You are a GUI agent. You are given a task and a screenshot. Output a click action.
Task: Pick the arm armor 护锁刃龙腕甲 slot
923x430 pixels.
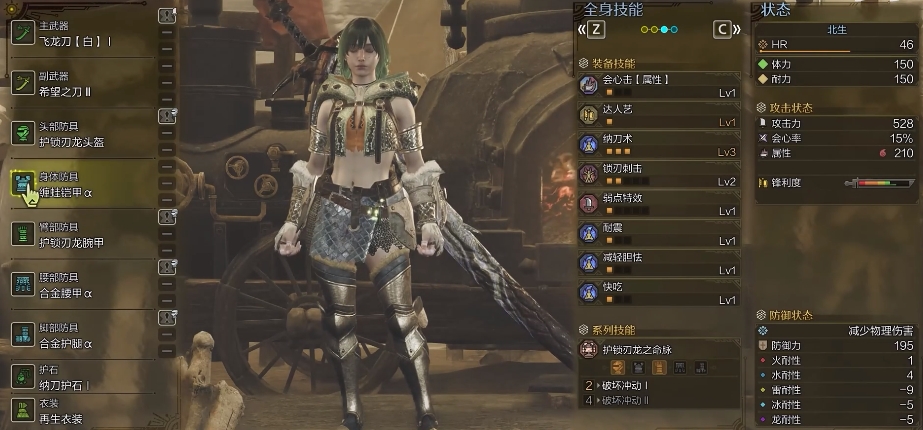tap(85, 234)
